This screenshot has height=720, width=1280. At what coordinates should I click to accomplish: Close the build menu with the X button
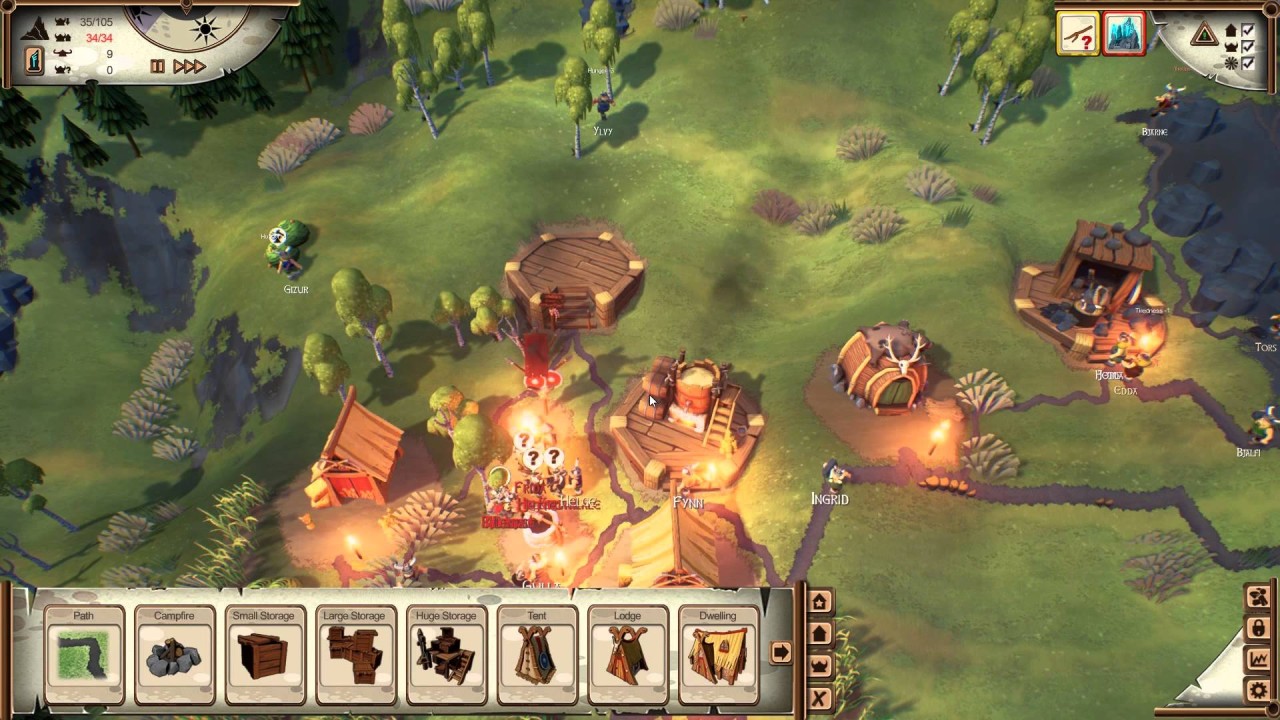coord(820,698)
